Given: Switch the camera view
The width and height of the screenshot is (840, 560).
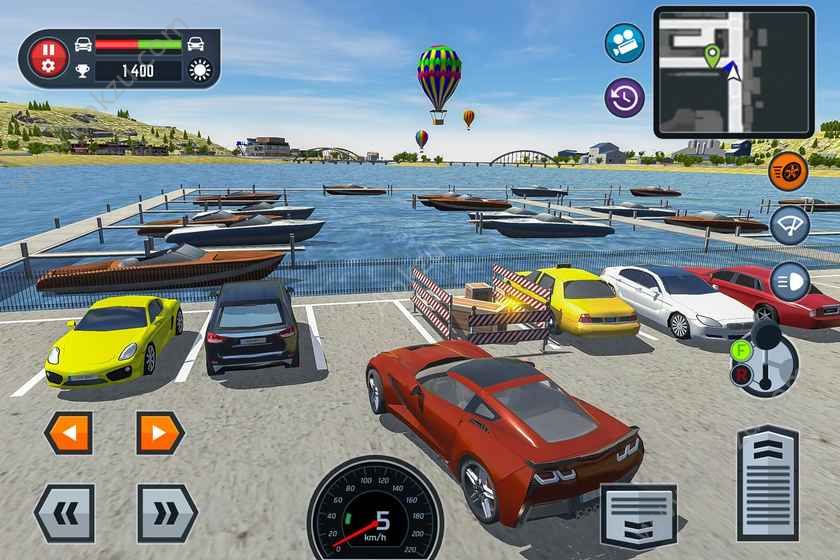Looking at the screenshot, I should pos(624,43).
